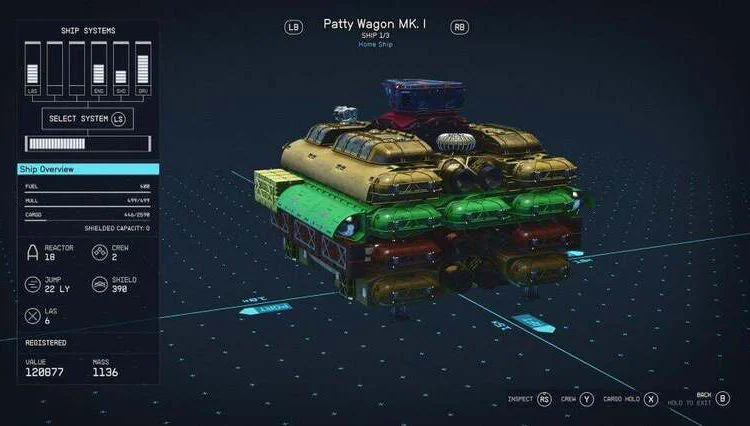Open the Ship Overview header
Screen dimensions: 750x426
pyautogui.click(x=87, y=169)
